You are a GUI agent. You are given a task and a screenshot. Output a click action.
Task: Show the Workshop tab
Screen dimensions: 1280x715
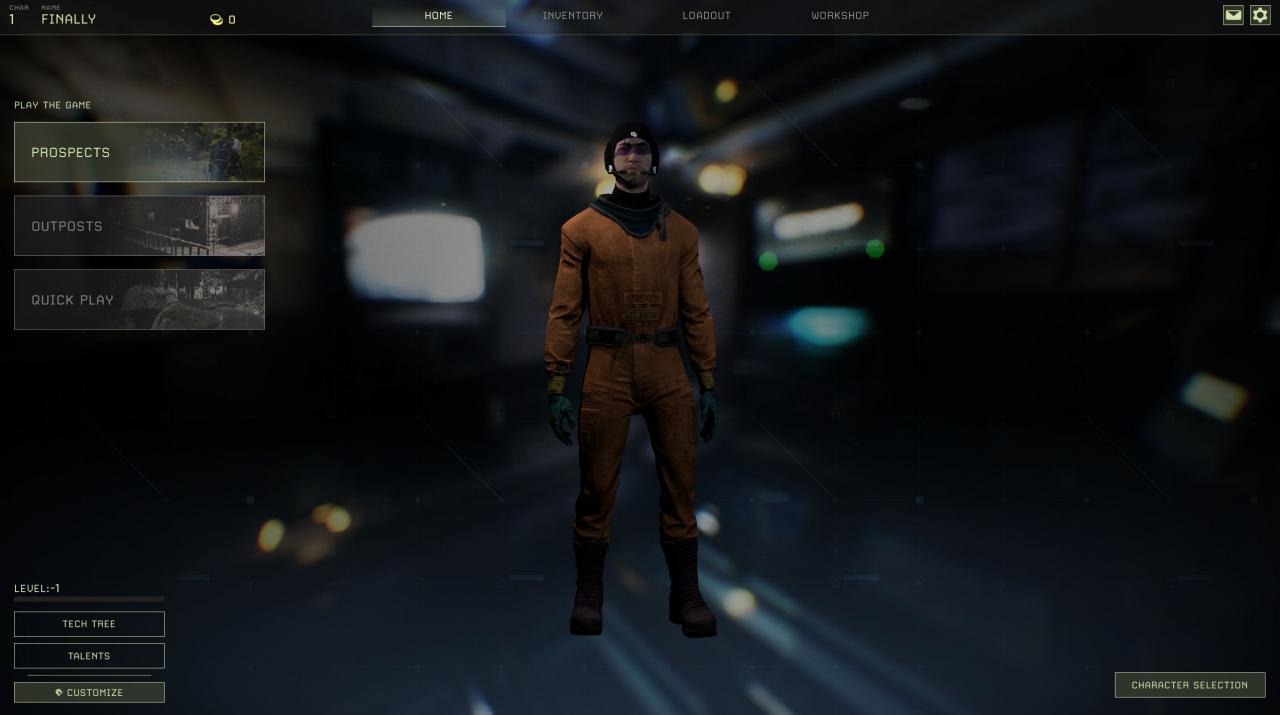coord(840,16)
